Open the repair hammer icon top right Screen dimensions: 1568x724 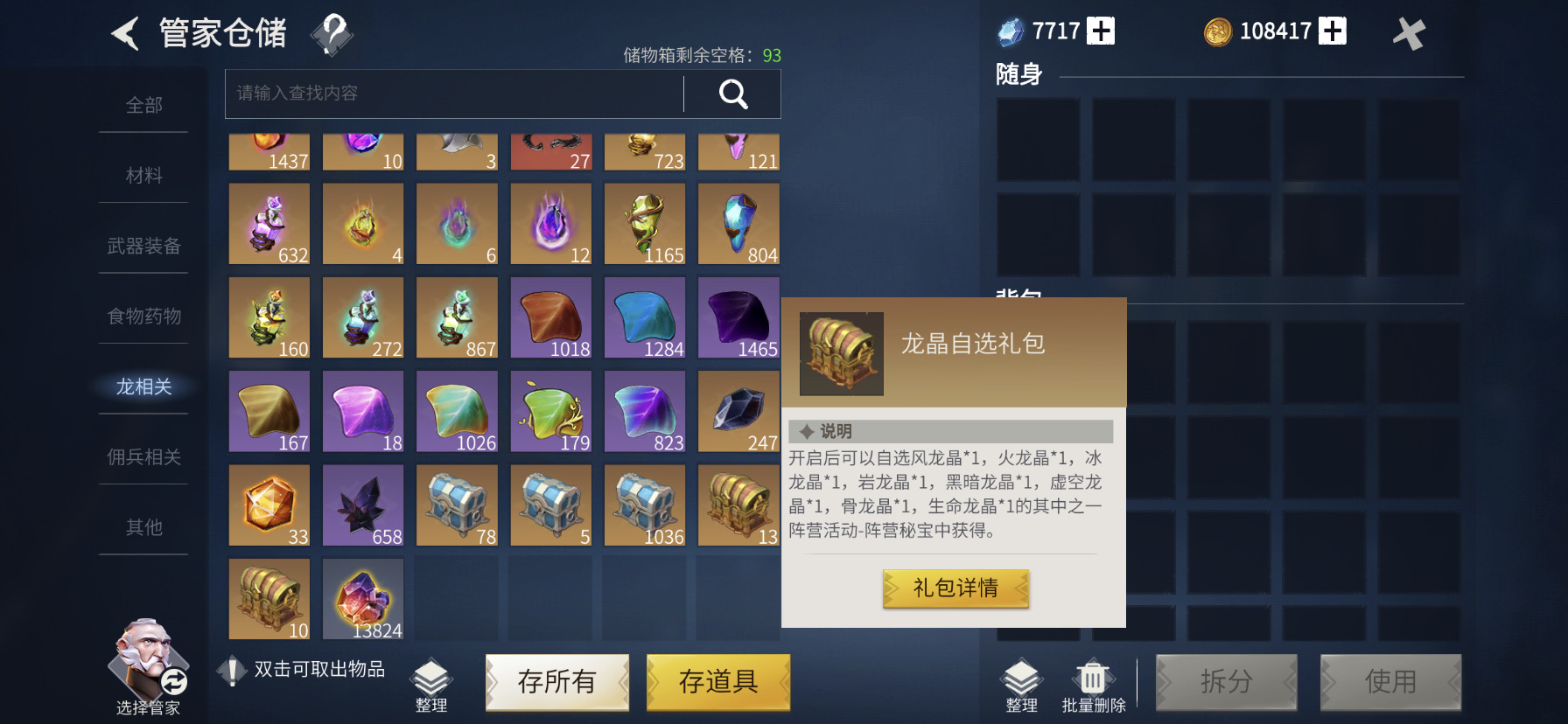tap(1410, 33)
